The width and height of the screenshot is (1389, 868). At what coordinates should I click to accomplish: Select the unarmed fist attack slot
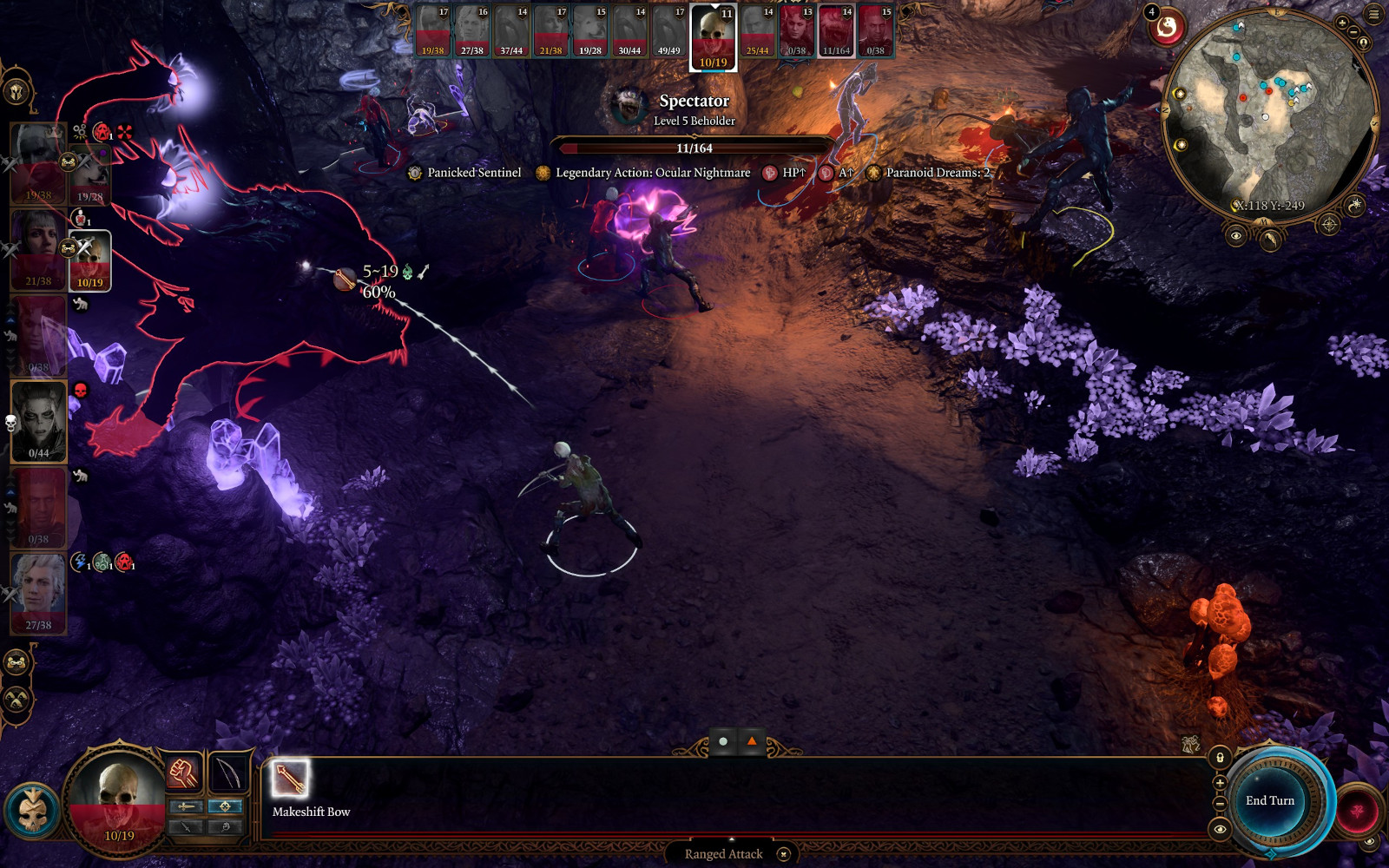pos(183,772)
